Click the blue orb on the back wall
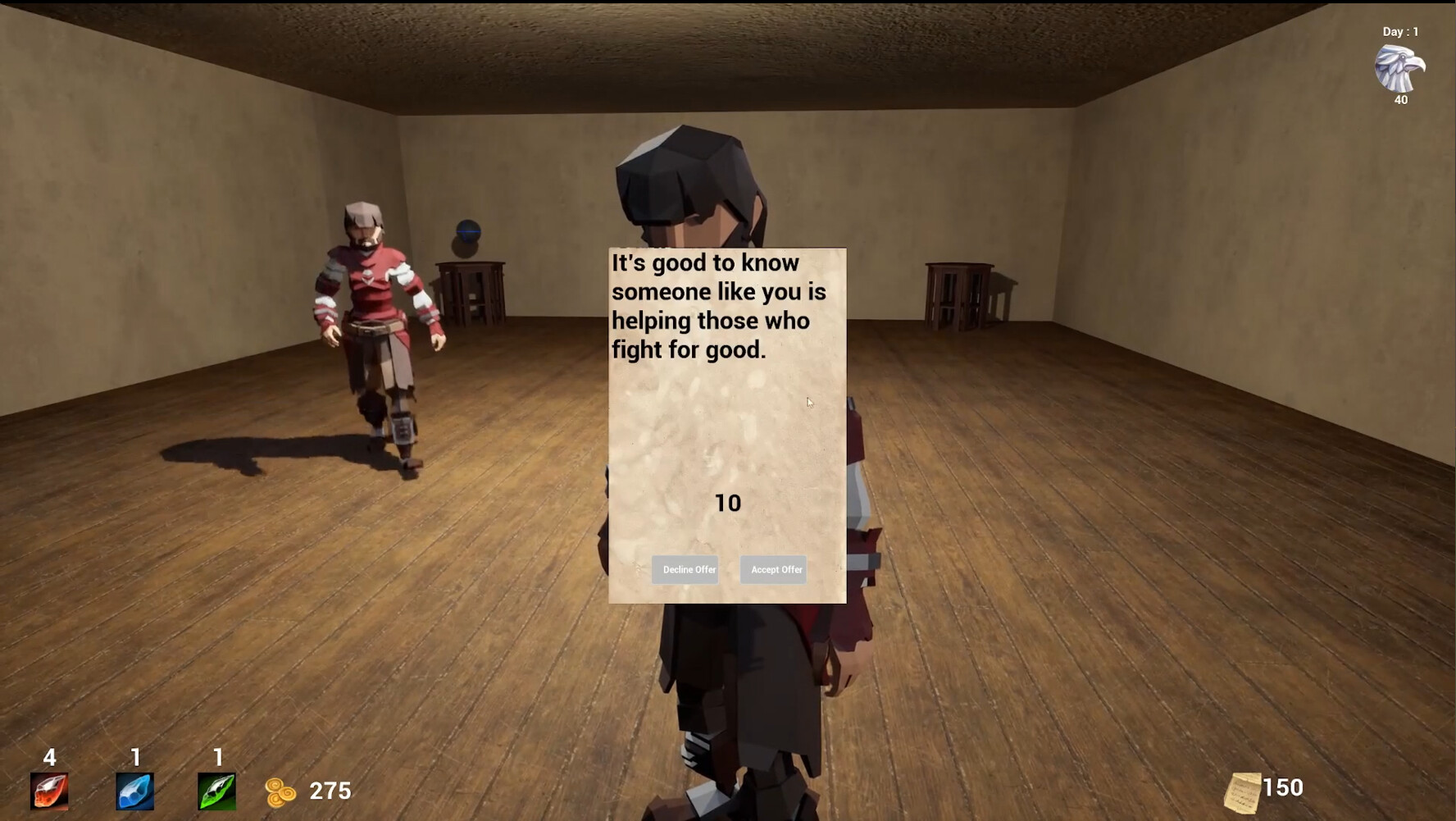The image size is (1456, 821). click(x=467, y=232)
